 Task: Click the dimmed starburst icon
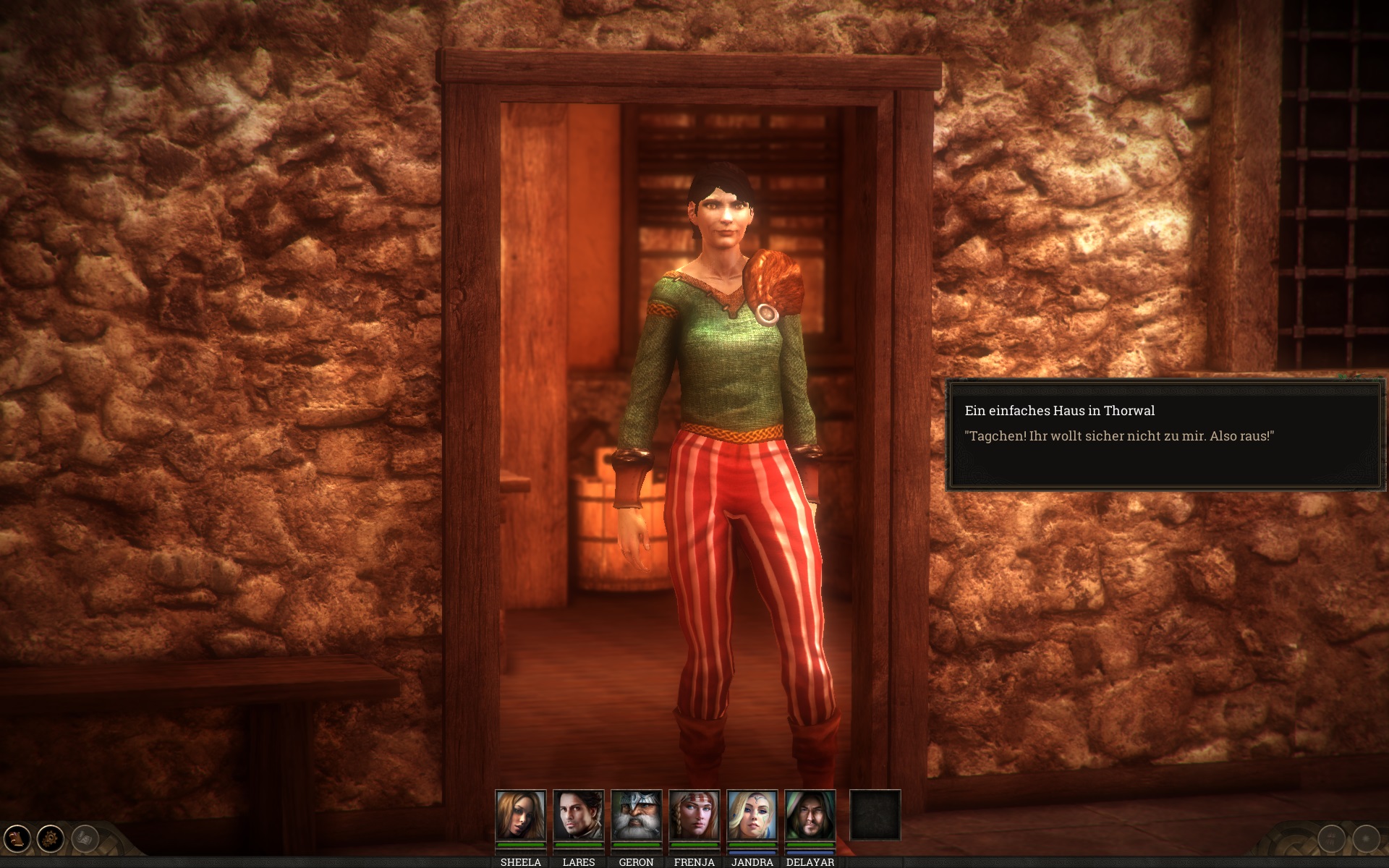click(x=1366, y=839)
